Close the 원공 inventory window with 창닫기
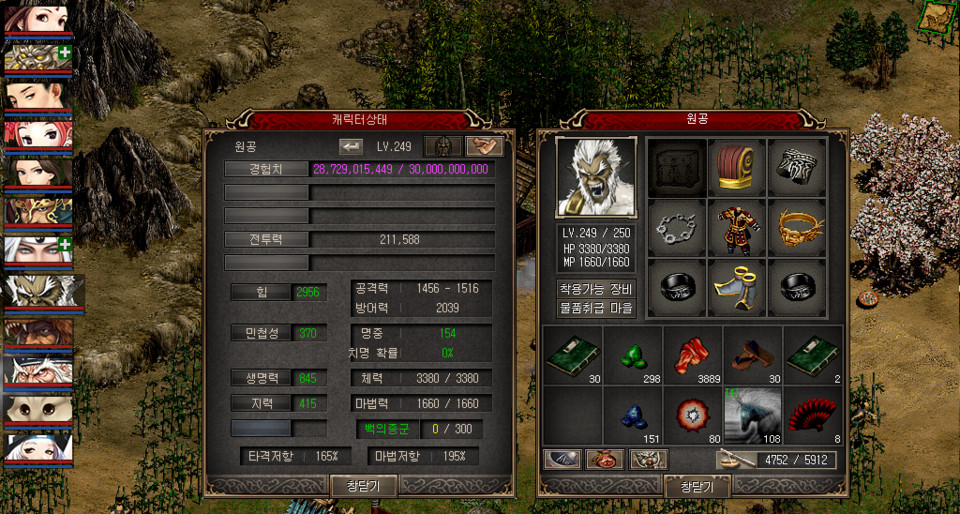960x514 pixels. [697, 486]
